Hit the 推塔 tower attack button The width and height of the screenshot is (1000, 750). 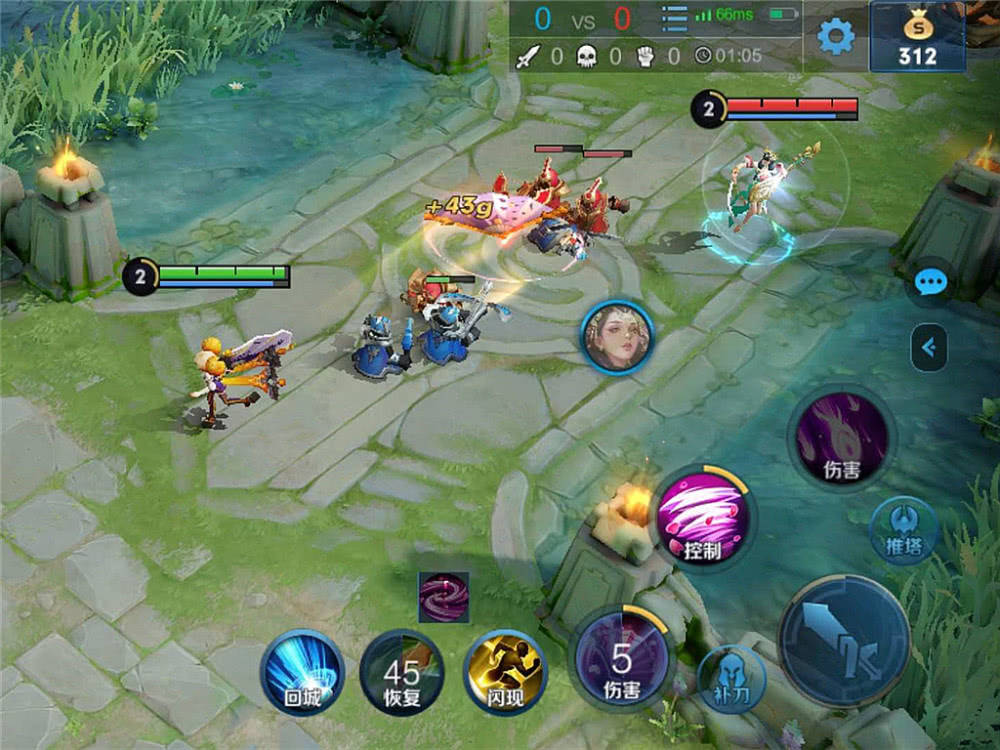(903, 531)
